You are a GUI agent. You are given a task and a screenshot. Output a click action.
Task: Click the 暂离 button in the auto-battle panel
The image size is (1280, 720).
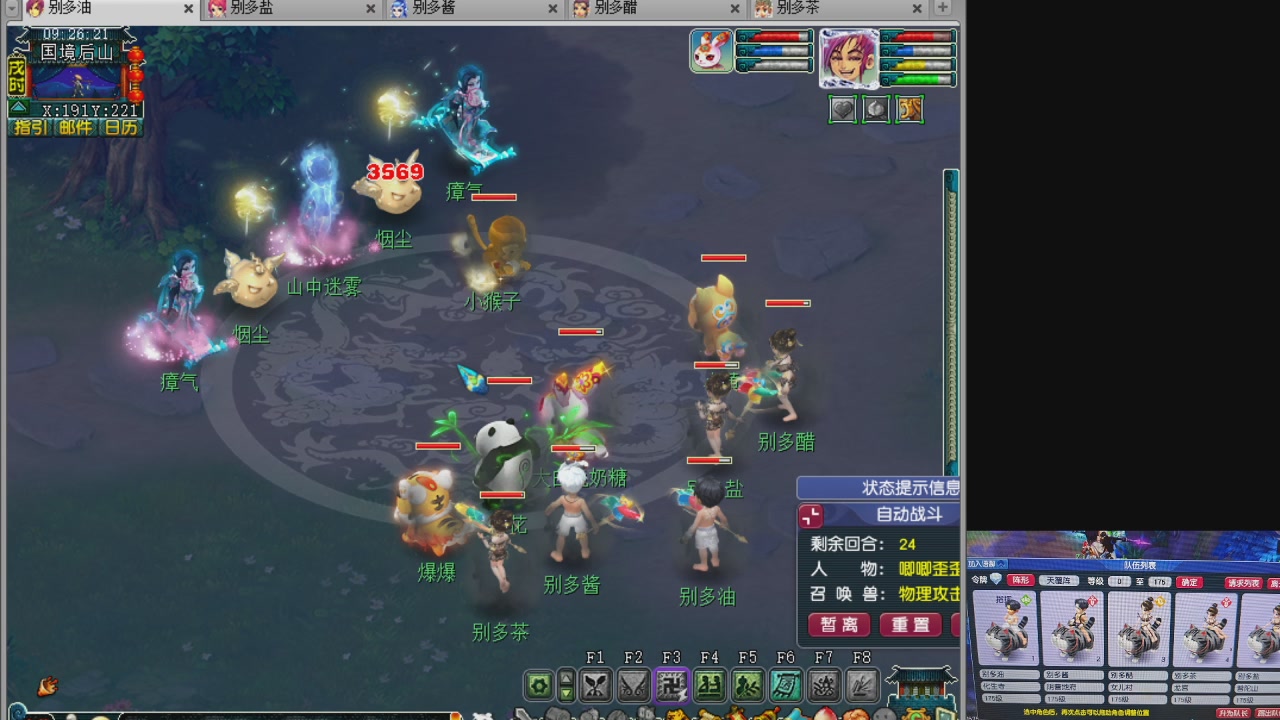click(x=838, y=627)
